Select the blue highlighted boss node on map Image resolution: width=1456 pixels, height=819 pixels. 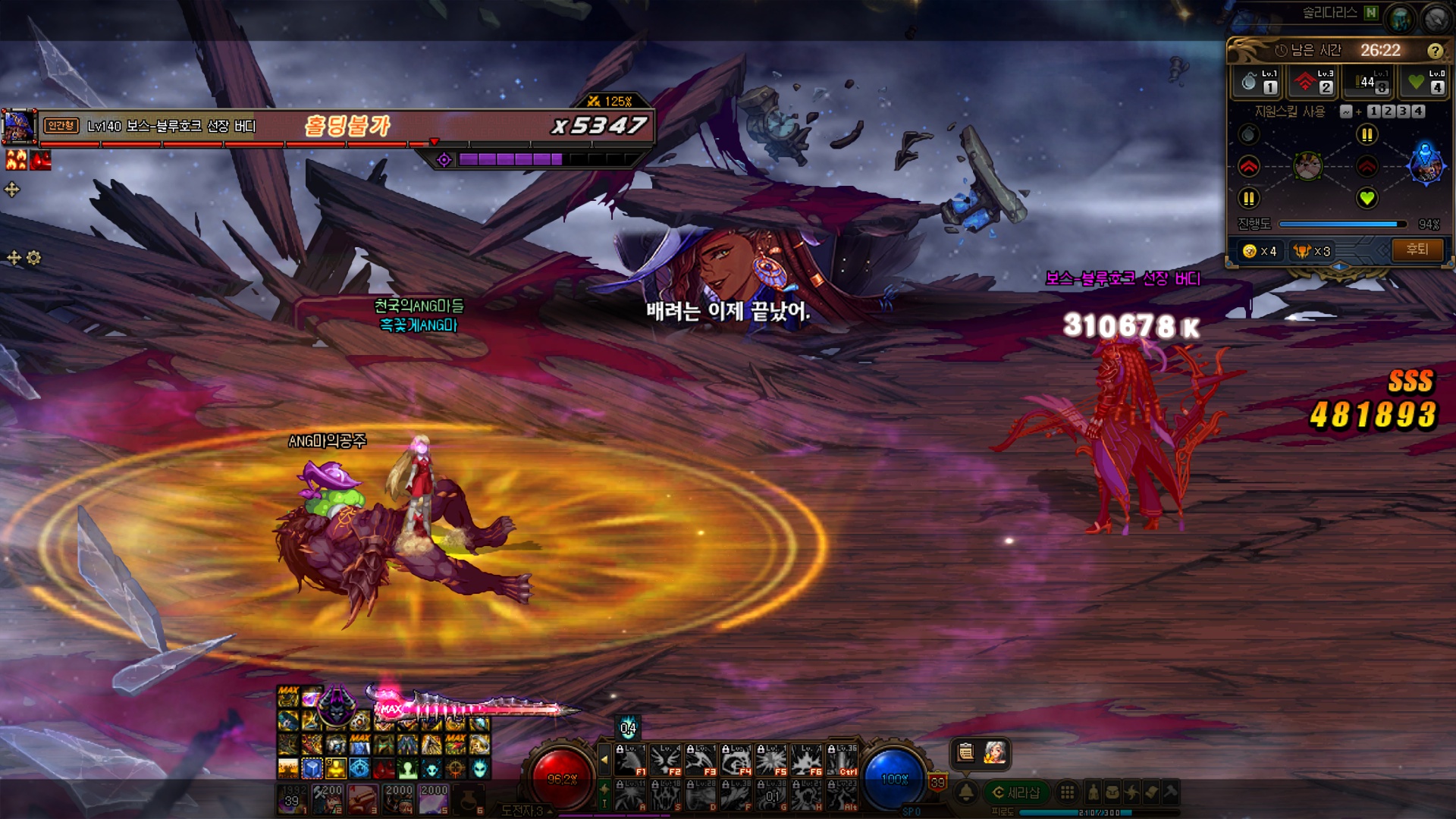[1425, 165]
